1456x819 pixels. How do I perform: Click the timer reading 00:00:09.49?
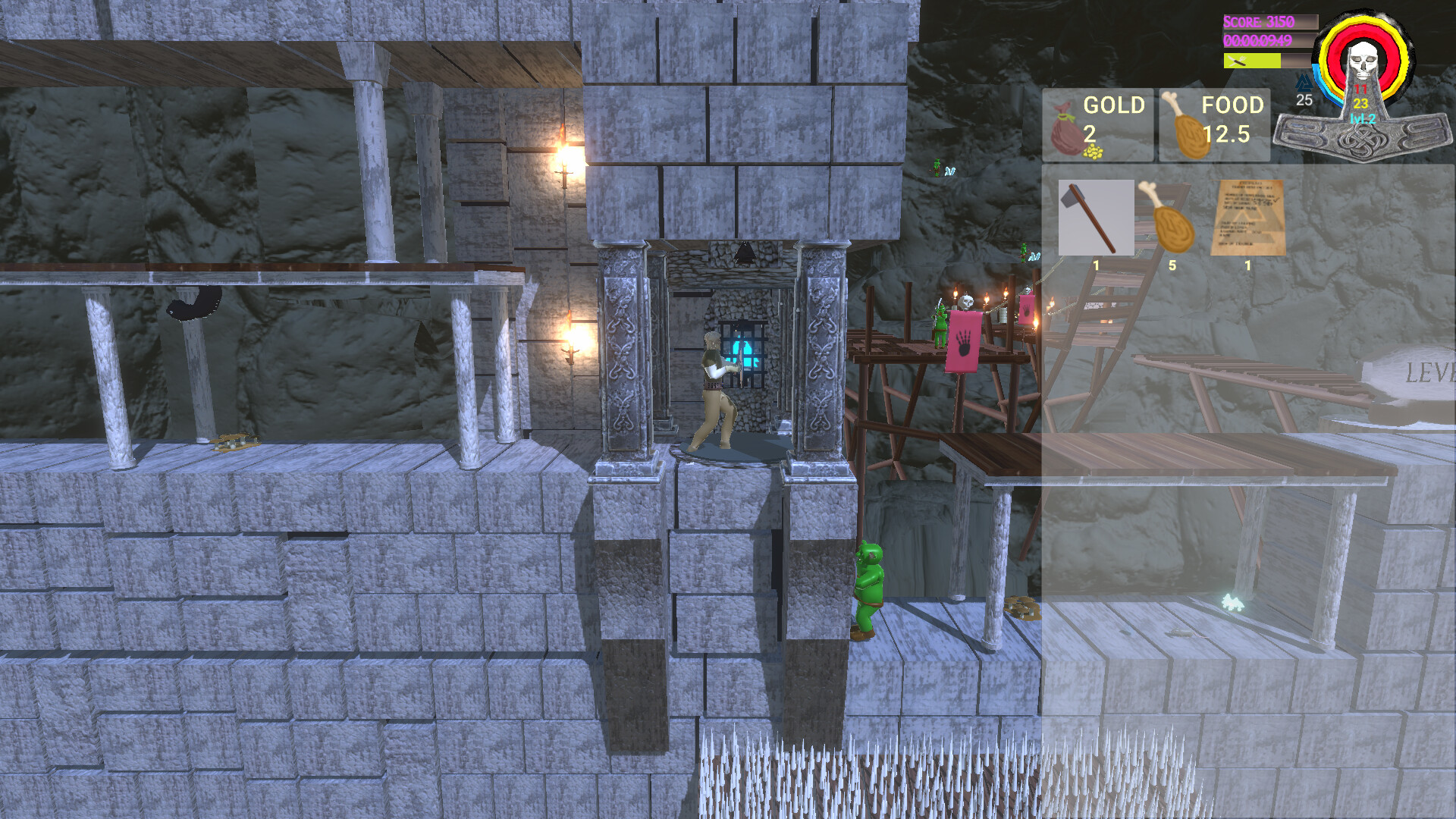(1257, 39)
